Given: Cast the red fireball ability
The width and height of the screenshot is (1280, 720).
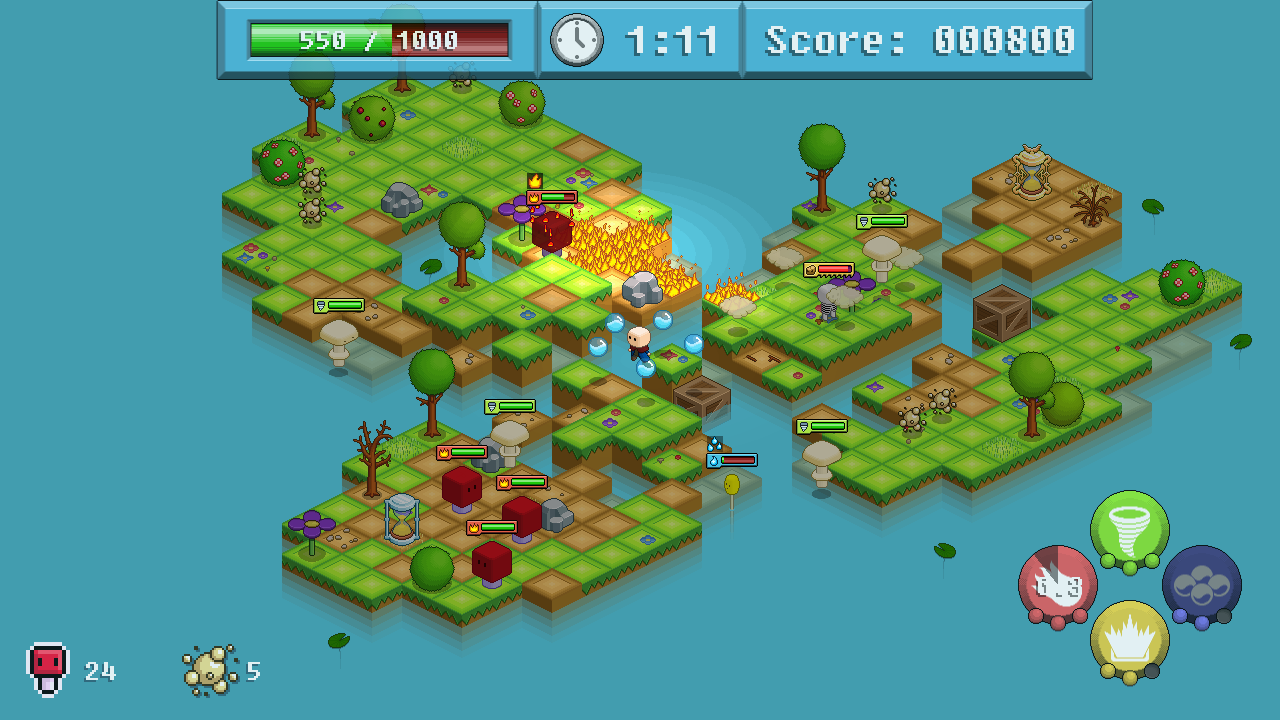Looking at the screenshot, I should click(1057, 585).
